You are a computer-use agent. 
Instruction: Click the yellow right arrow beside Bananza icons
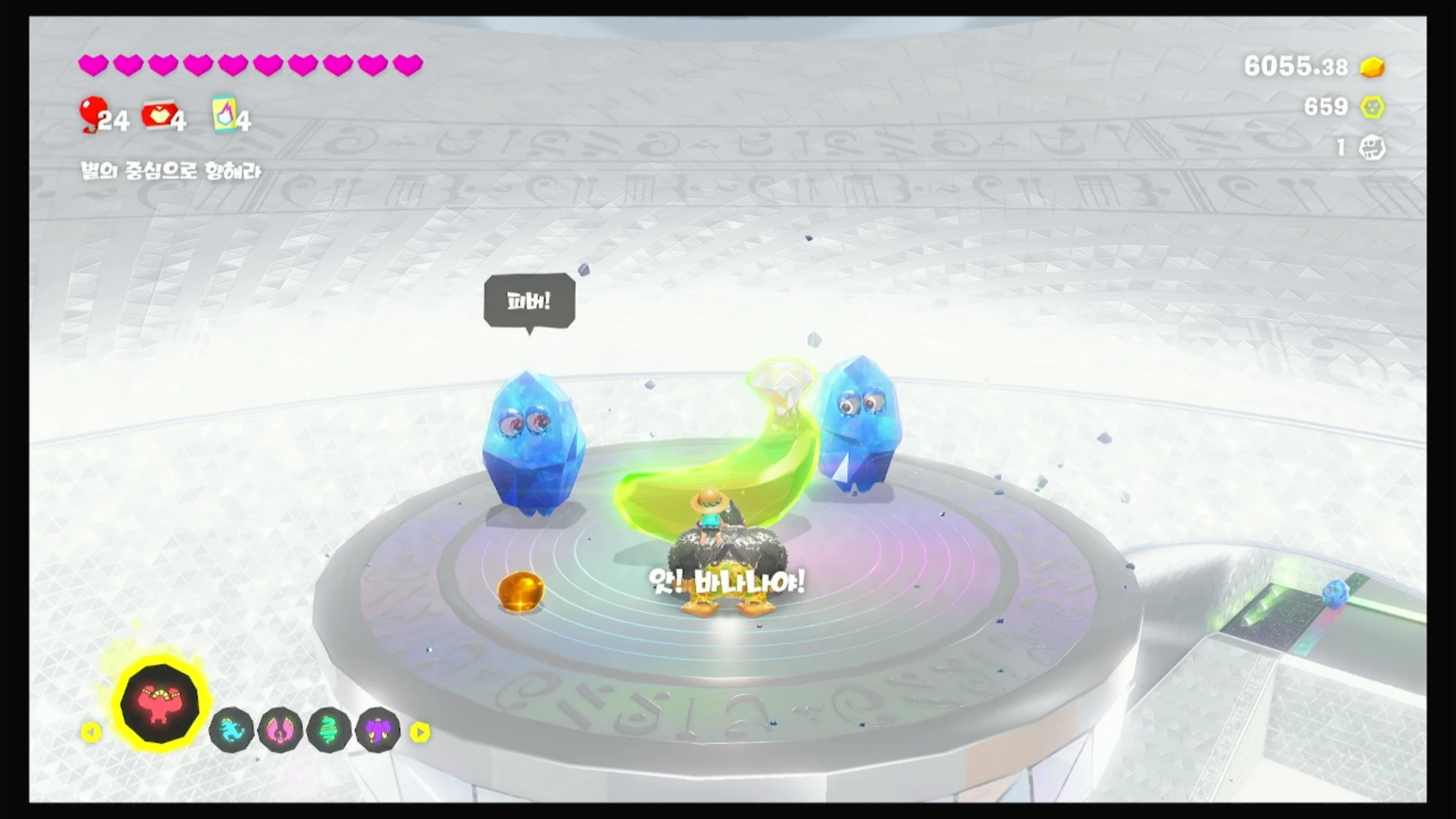pyautogui.click(x=420, y=733)
